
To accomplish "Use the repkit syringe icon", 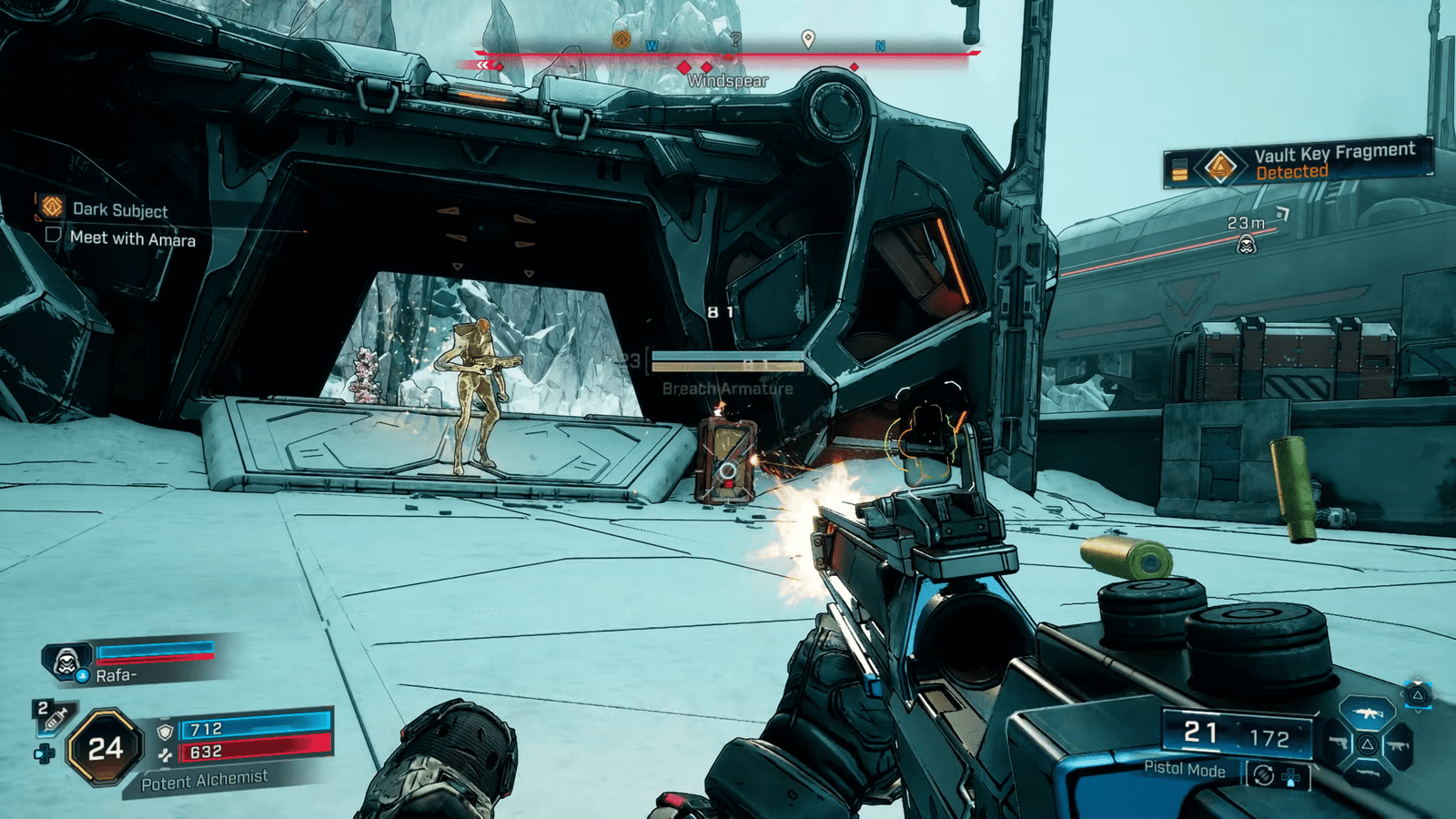I will click(x=55, y=719).
